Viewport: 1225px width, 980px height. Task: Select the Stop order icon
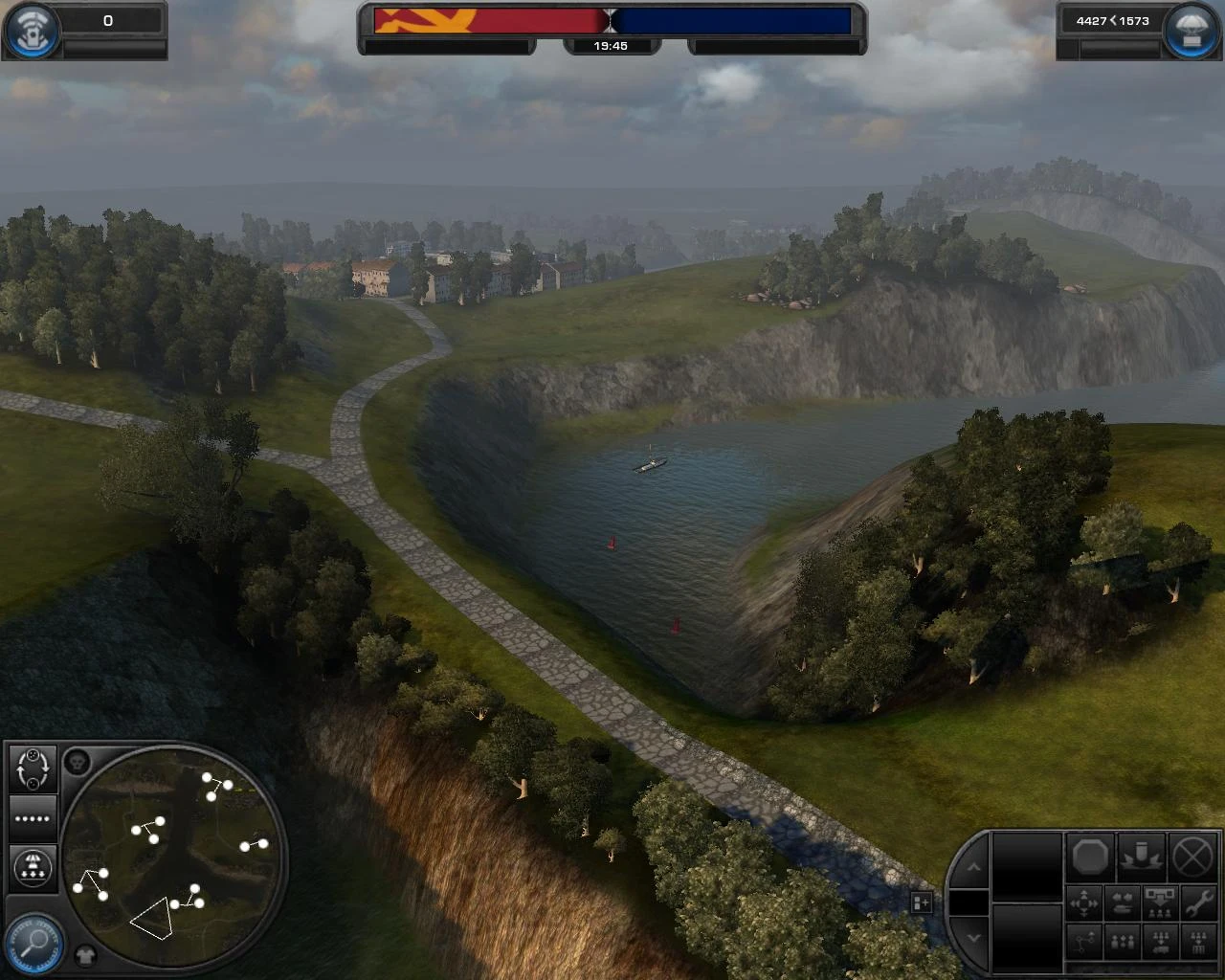[1090, 858]
